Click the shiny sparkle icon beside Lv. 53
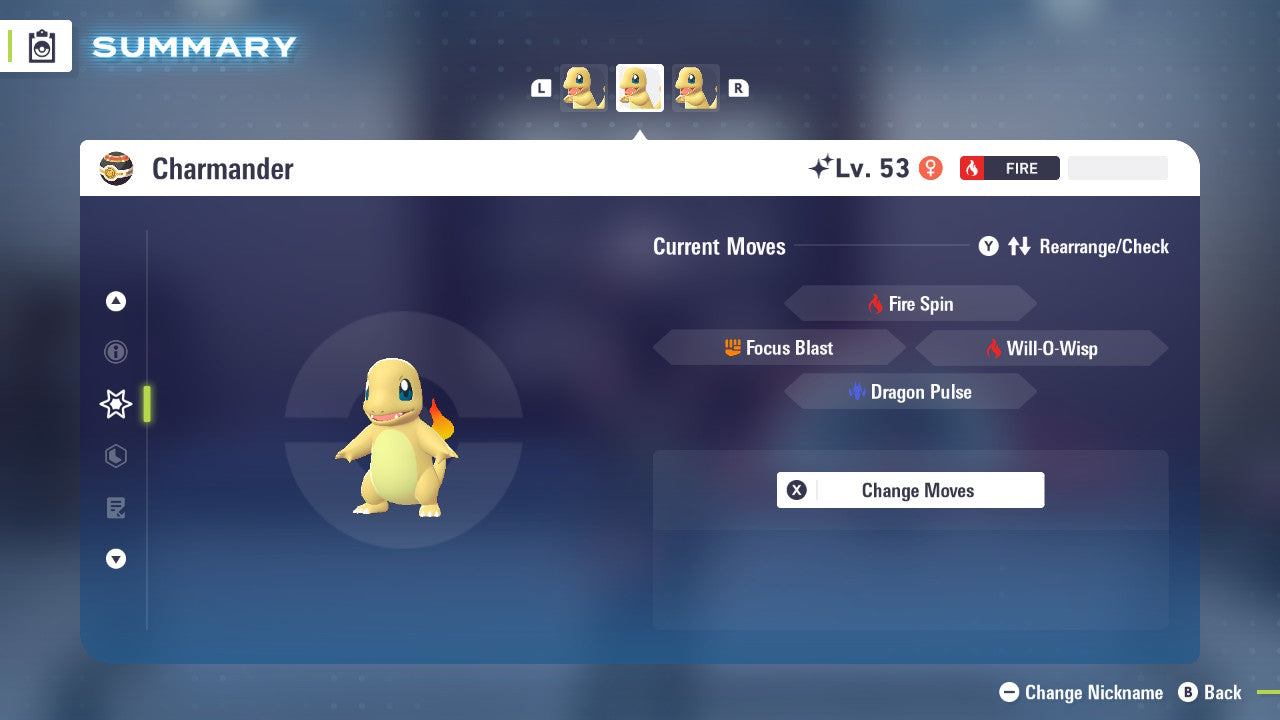 [x=822, y=166]
